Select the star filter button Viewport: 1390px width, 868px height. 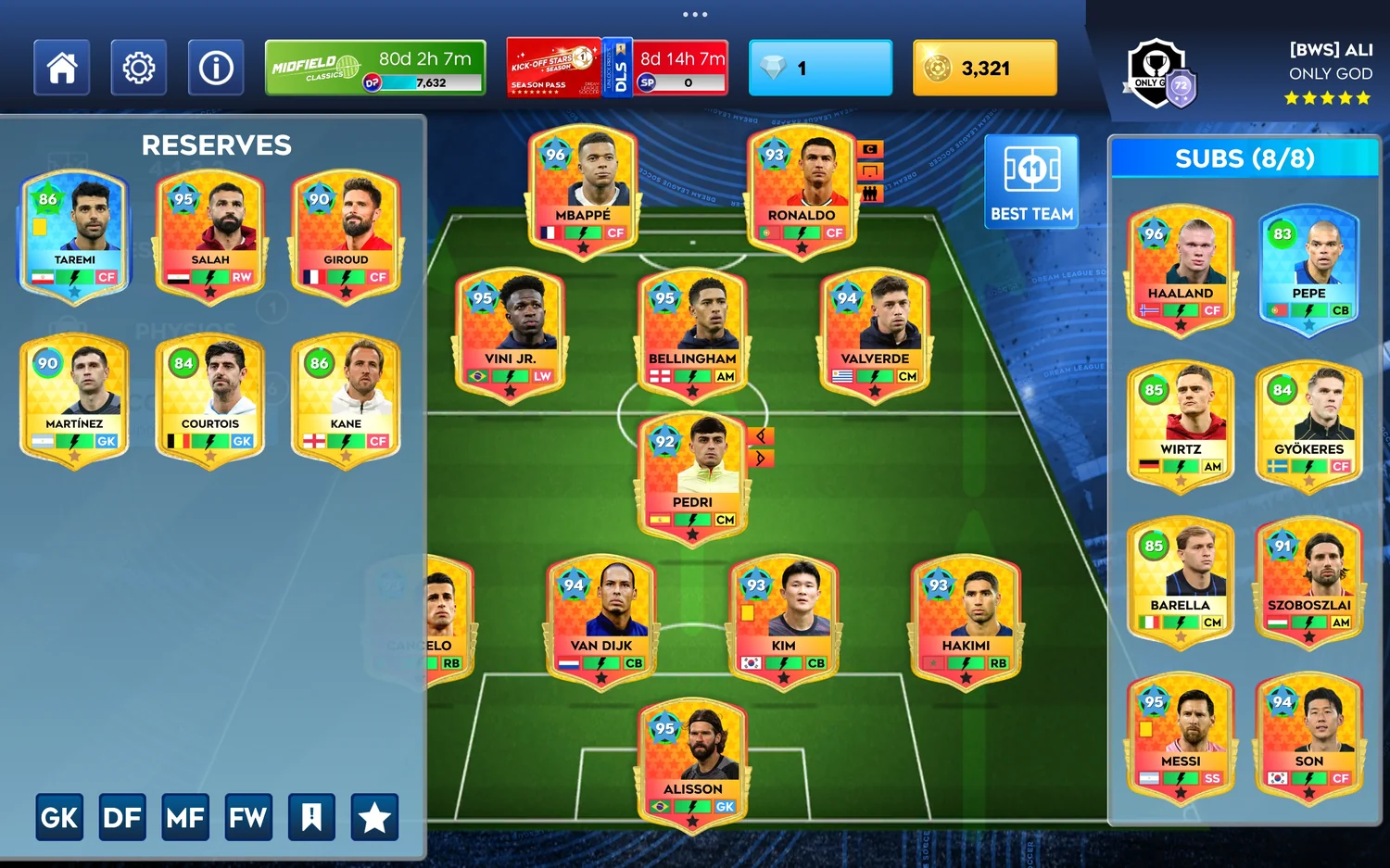click(374, 817)
